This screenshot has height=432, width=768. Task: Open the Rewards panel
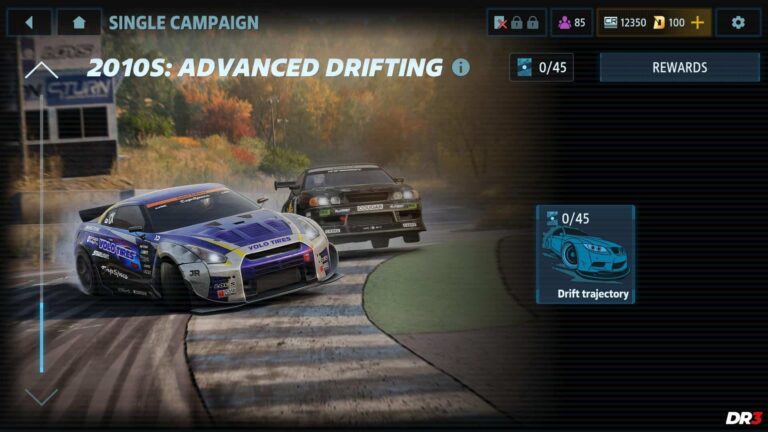coord(679,68)
